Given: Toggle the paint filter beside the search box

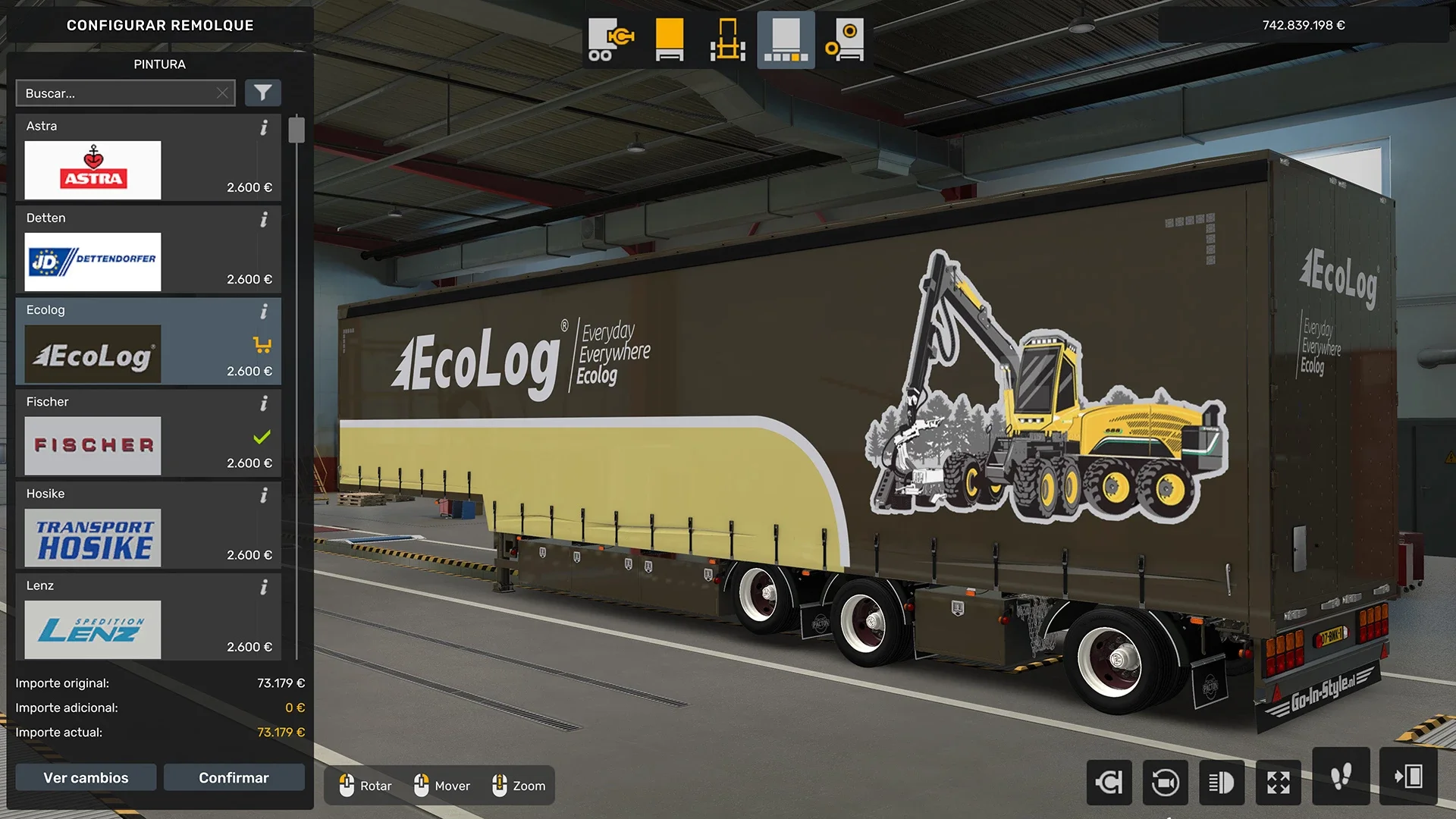Looking at the screenshot, I should click(x=263, y=93).
